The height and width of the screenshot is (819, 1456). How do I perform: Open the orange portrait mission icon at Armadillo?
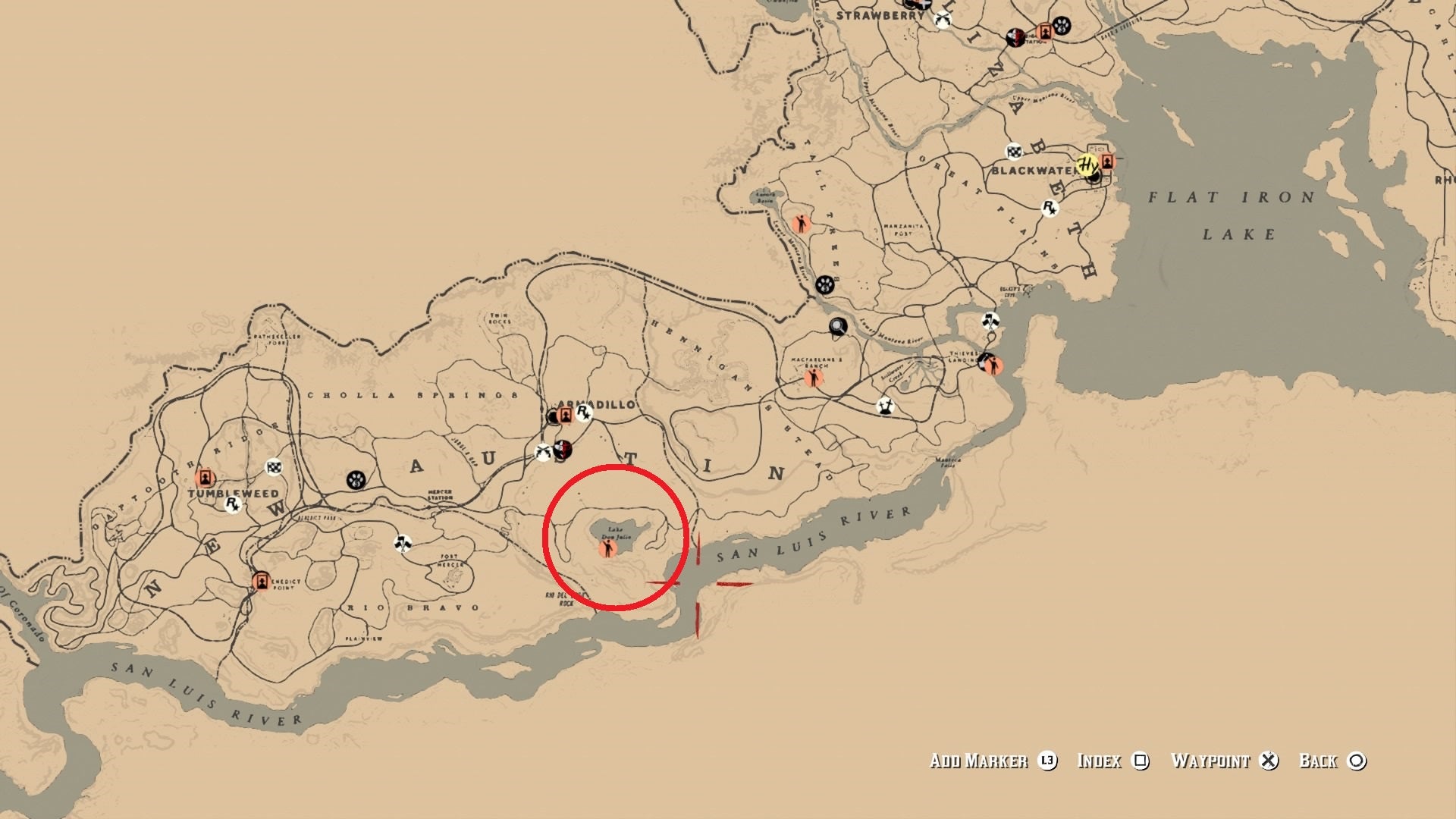point(566,415)
